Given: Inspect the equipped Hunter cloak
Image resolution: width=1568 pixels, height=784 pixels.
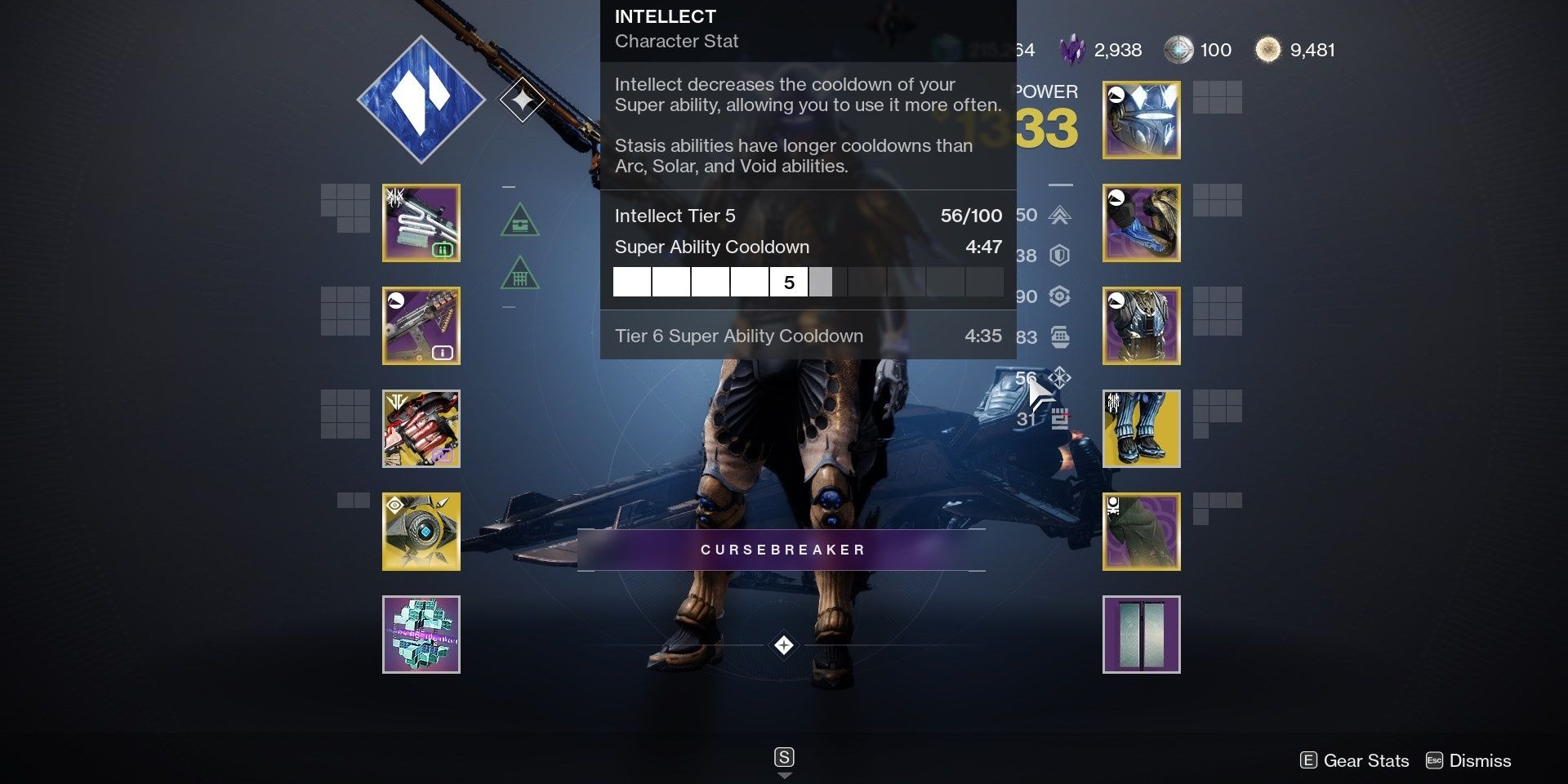Looking at the screenshot, I should tap(1141, 531).
